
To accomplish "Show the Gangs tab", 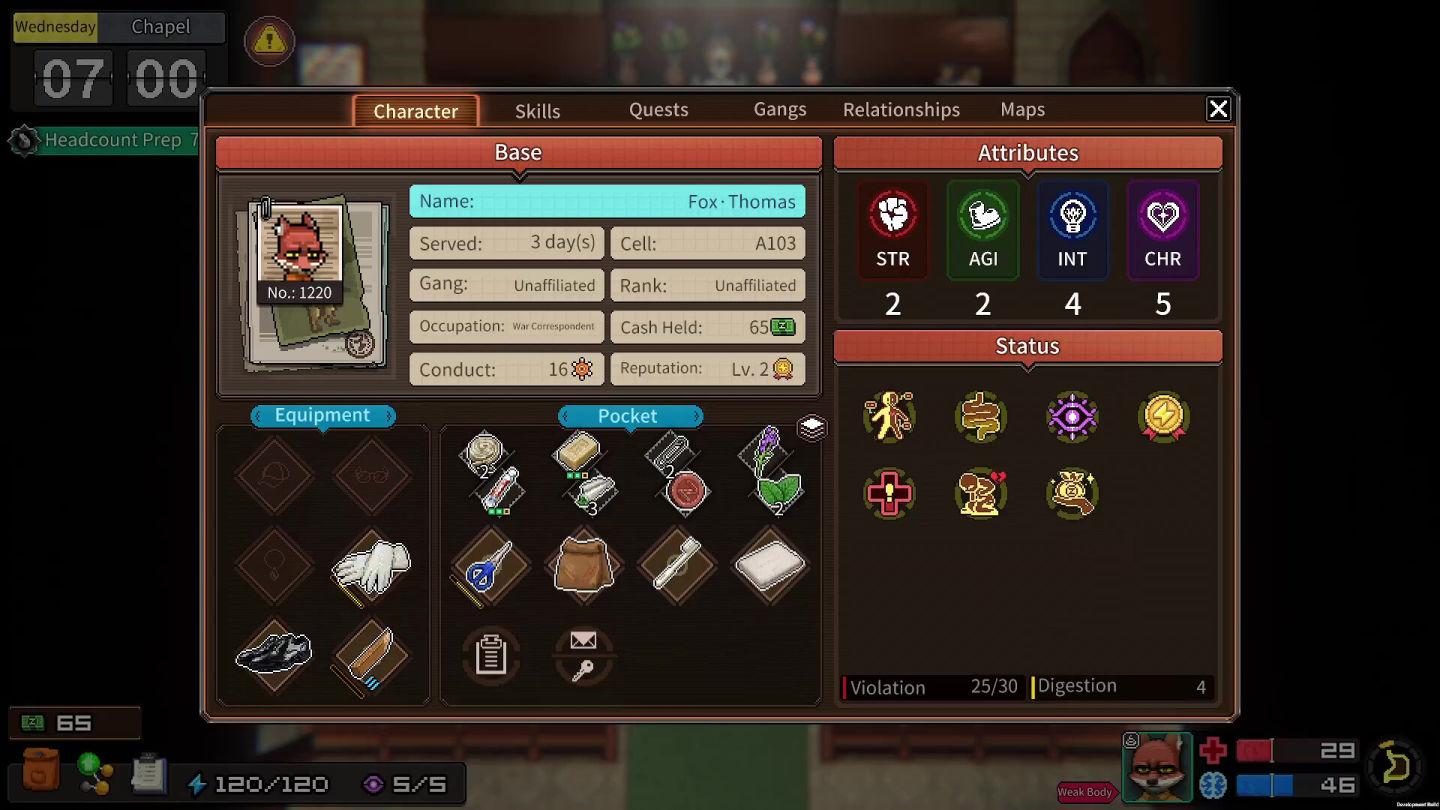I will pyautogui.click(x=779, y=110).
